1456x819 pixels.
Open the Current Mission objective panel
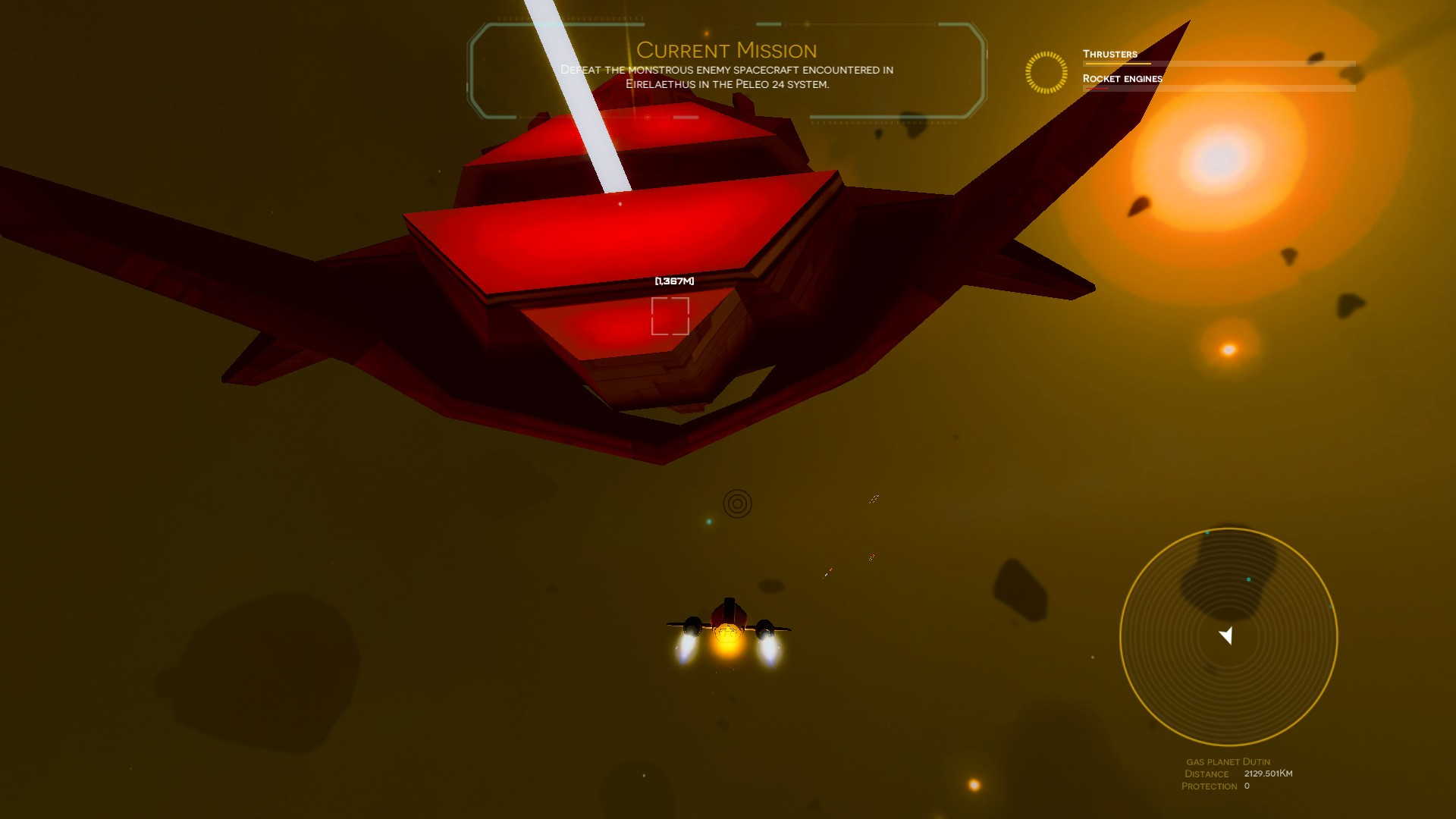726,68
